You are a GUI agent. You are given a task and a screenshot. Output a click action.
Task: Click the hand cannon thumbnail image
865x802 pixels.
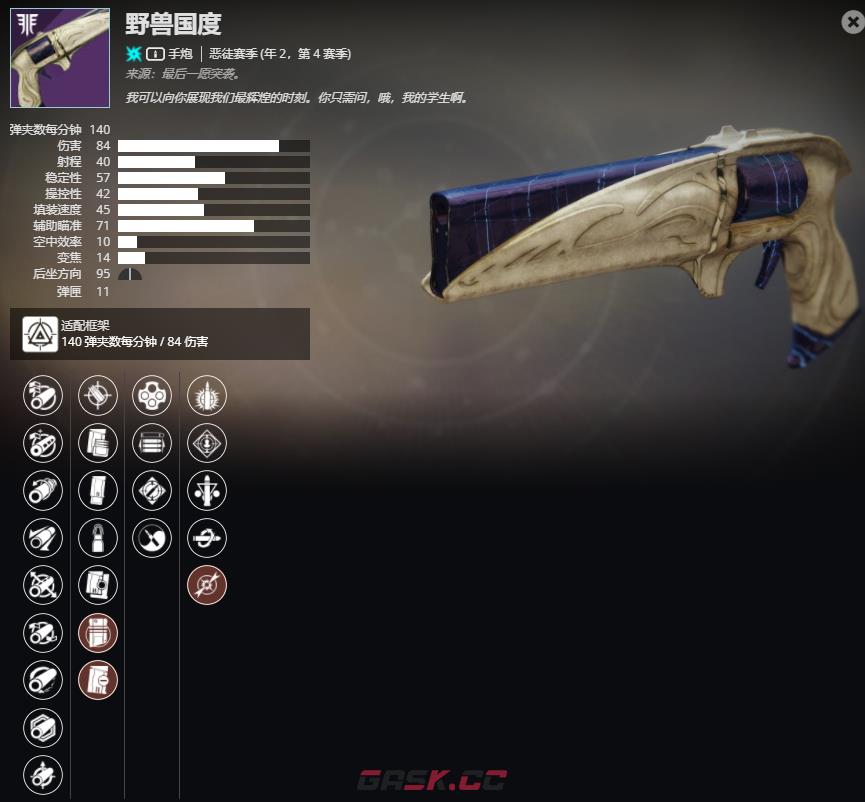pyautogui.click(x=60, y=58)
